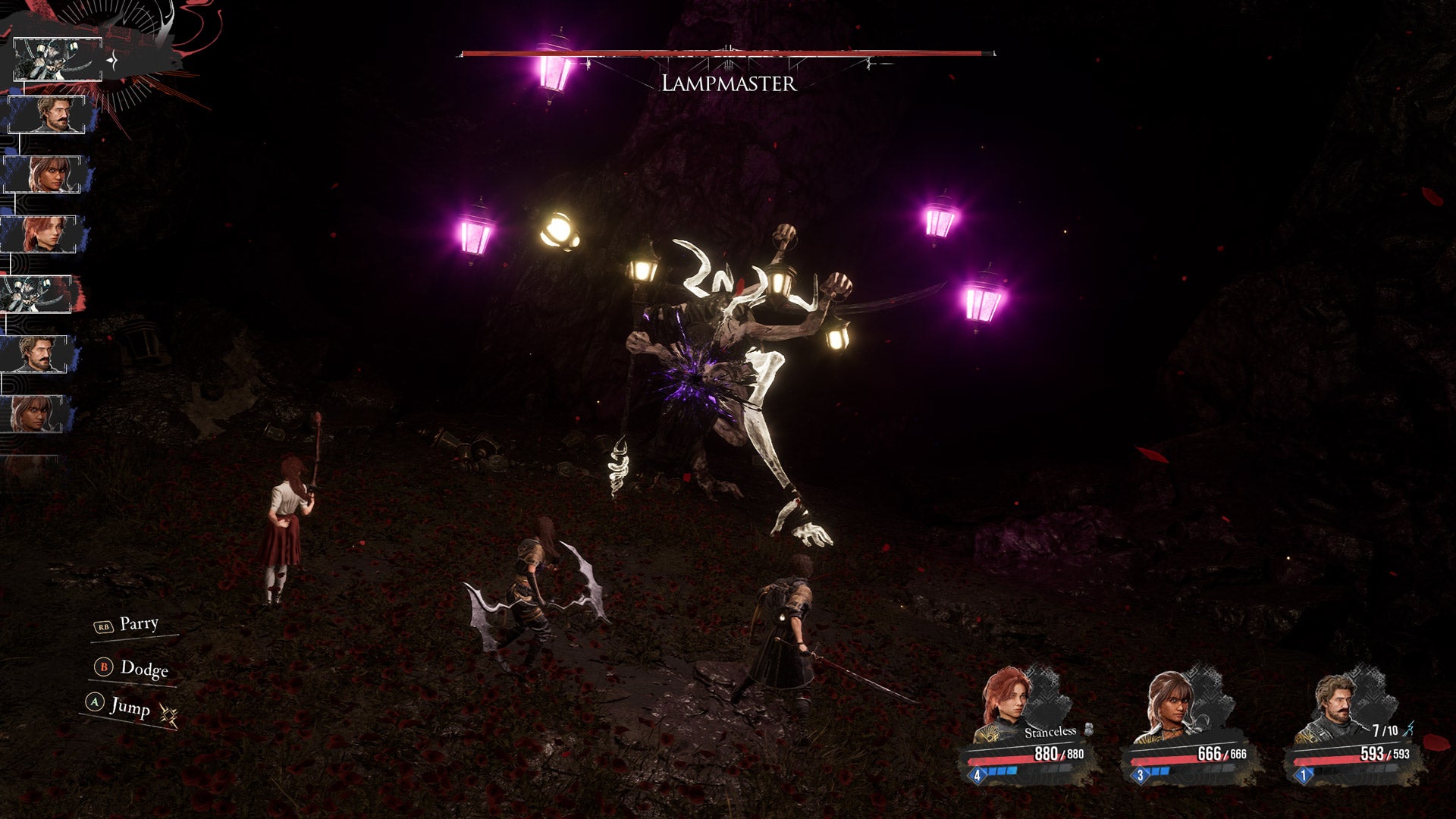Click the Dodge action label
Image resolution: width=1456 pixels, height=819 pixels.
click(x=146, y=670)
